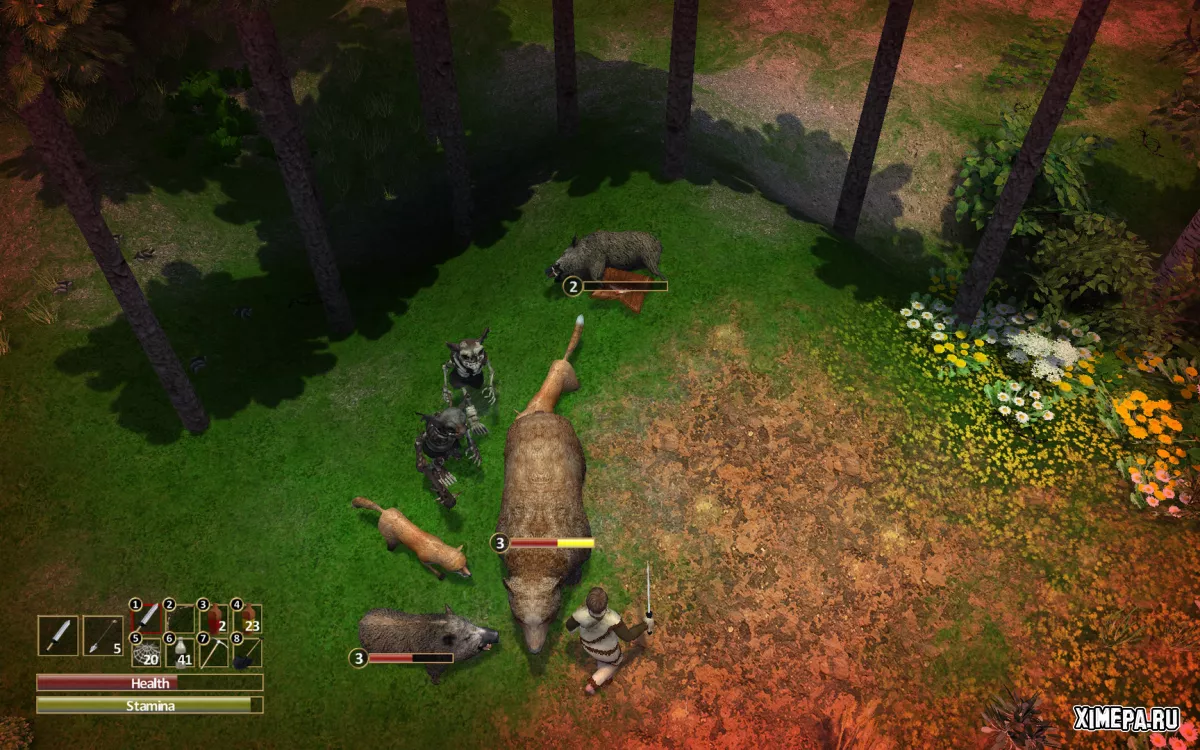1200x750 pixels.
Task: Equip the pickaxe from slot 7
Action: (214, 652)
